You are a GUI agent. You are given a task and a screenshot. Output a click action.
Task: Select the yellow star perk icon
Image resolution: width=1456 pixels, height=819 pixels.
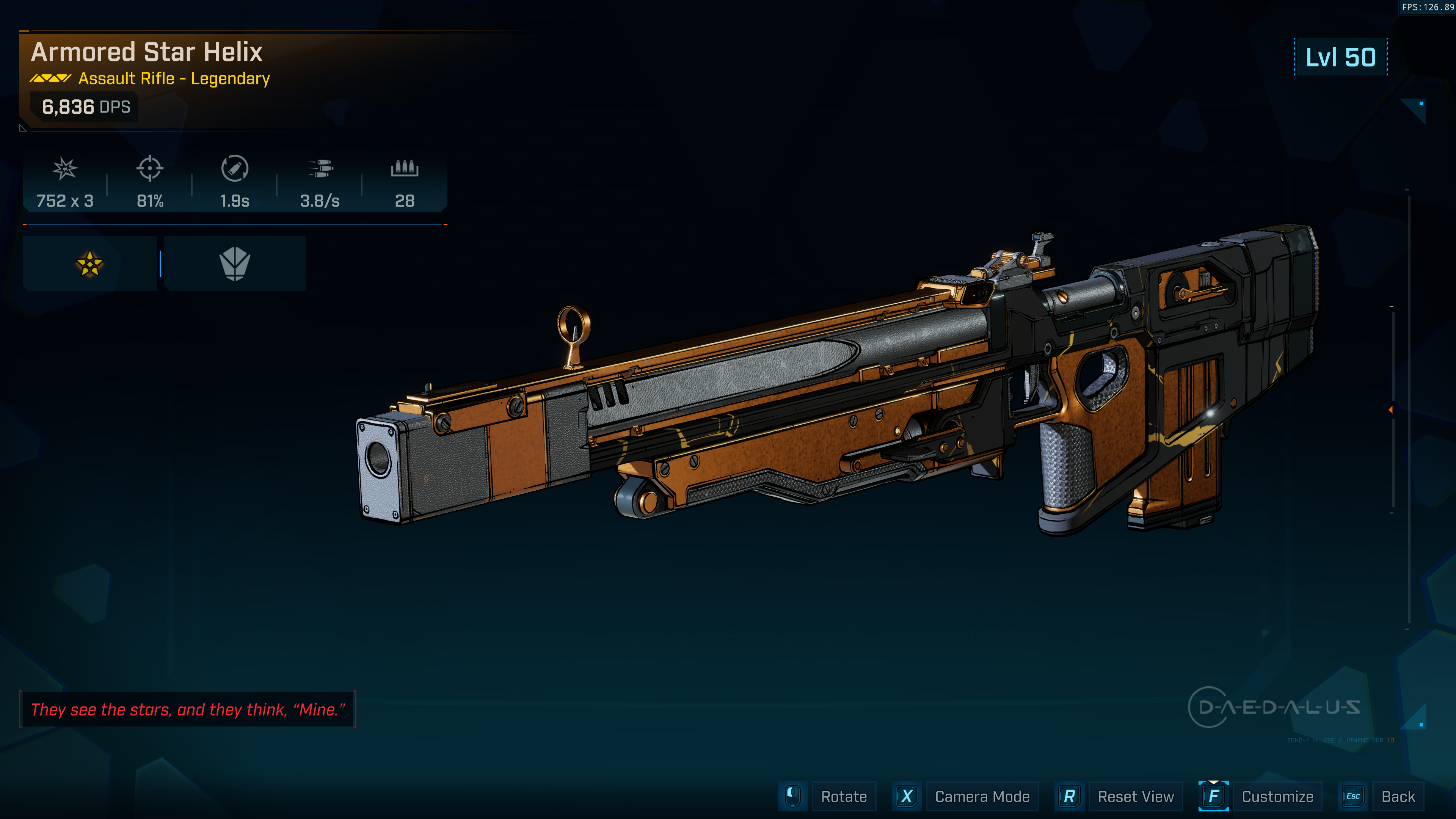[89, 264]
